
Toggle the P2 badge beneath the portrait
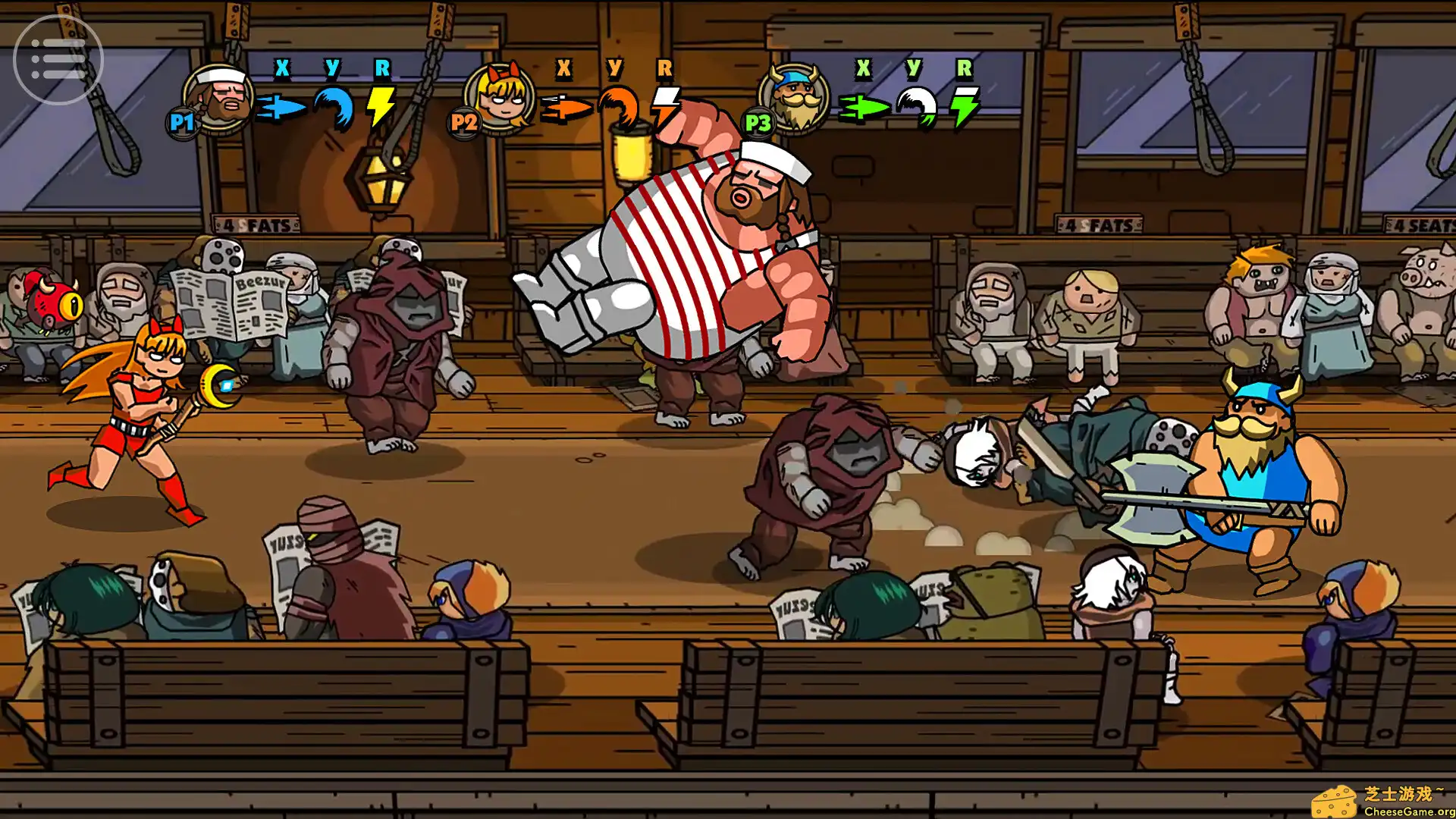(463, 122)
